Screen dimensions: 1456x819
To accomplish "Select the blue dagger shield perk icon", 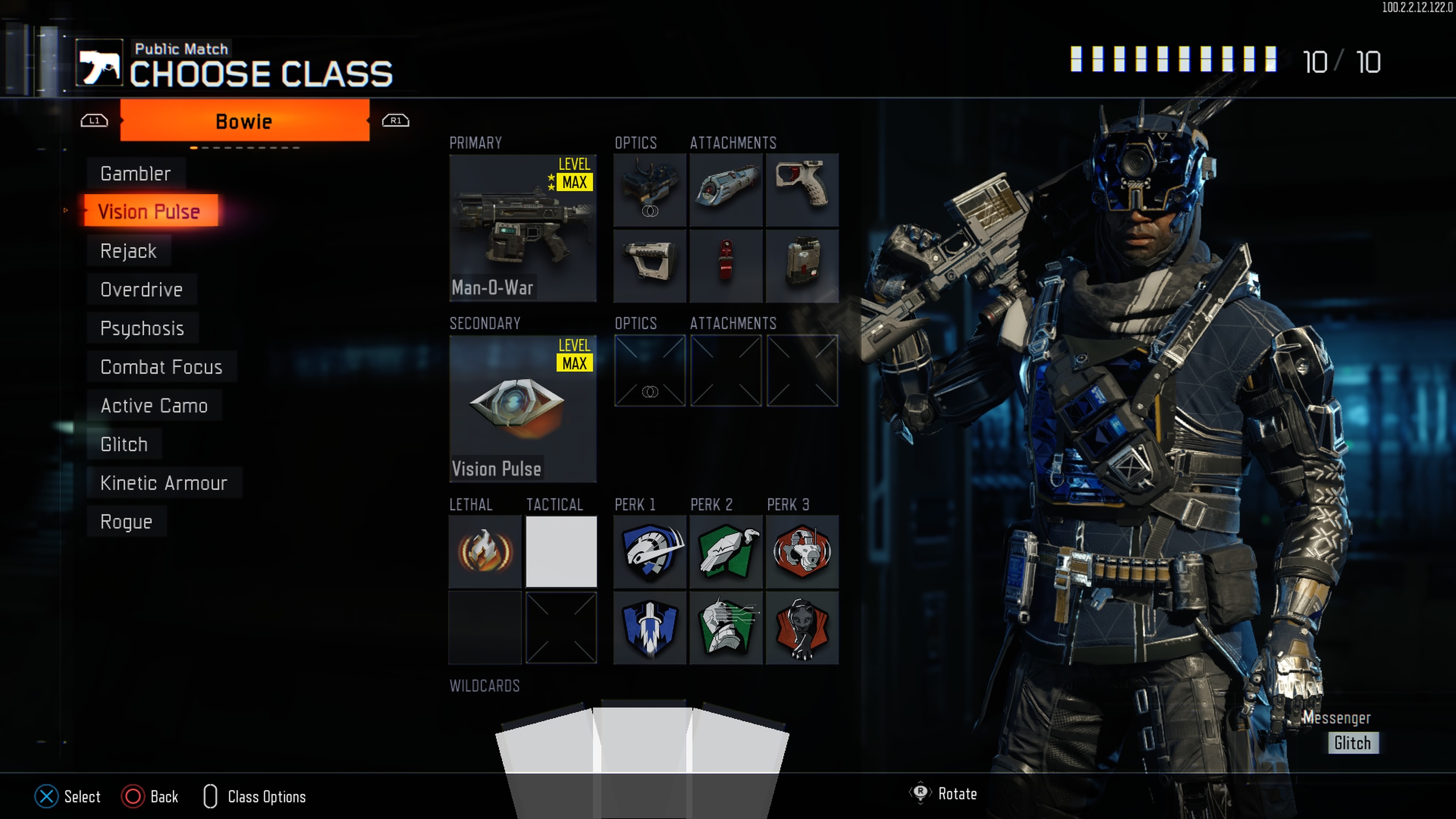I will (650, 628).
